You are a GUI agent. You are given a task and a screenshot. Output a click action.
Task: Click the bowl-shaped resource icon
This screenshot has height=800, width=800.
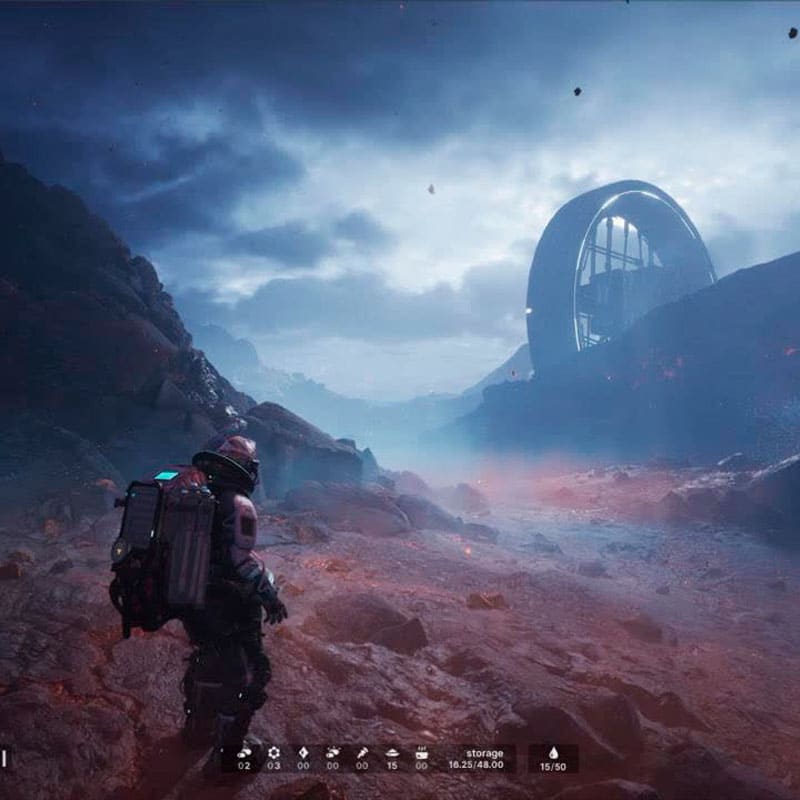point(392,752)
